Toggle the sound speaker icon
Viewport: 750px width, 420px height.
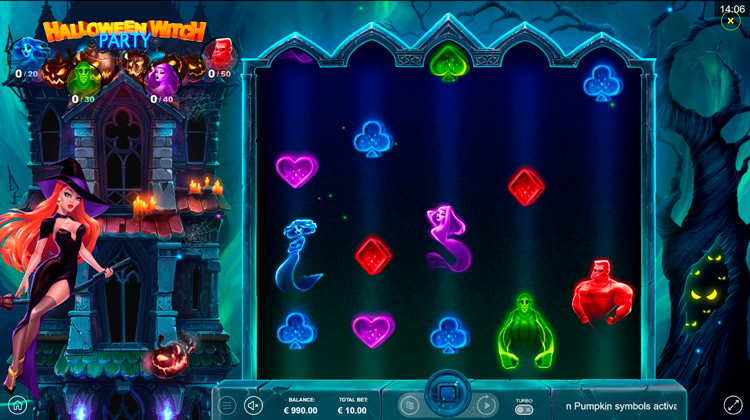253,405
